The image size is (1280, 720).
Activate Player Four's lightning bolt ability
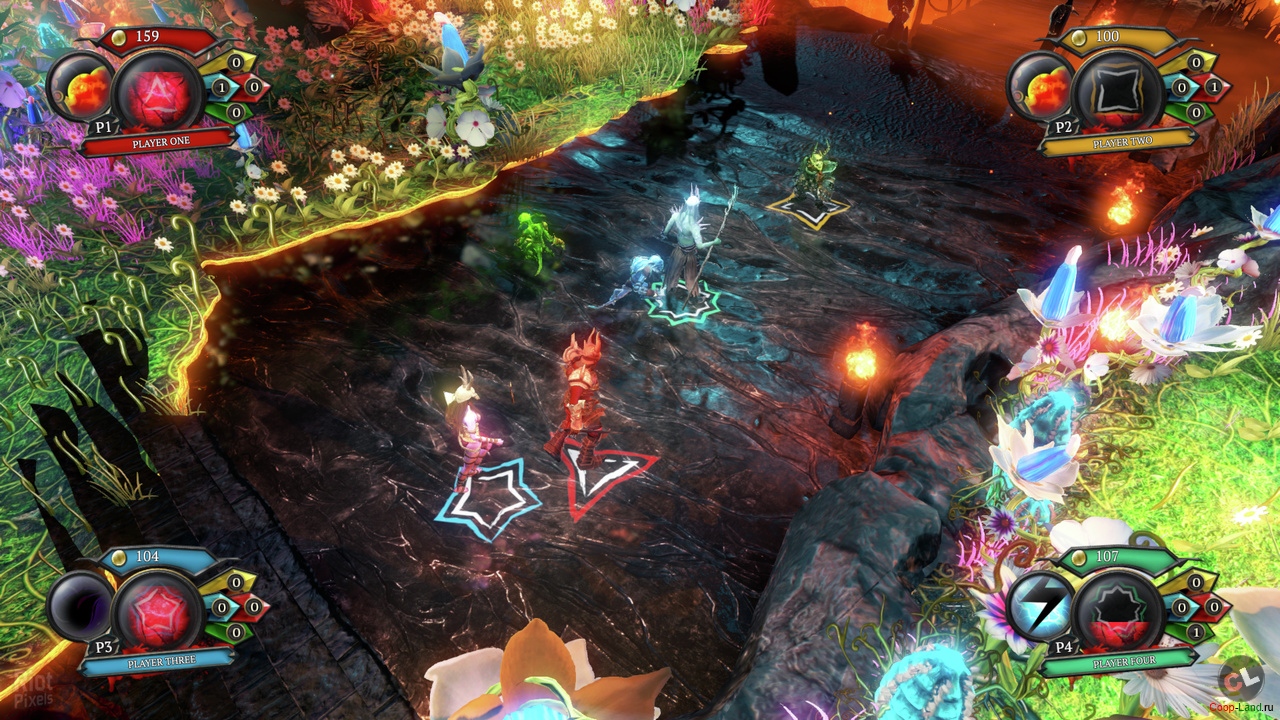point(1040,607)
